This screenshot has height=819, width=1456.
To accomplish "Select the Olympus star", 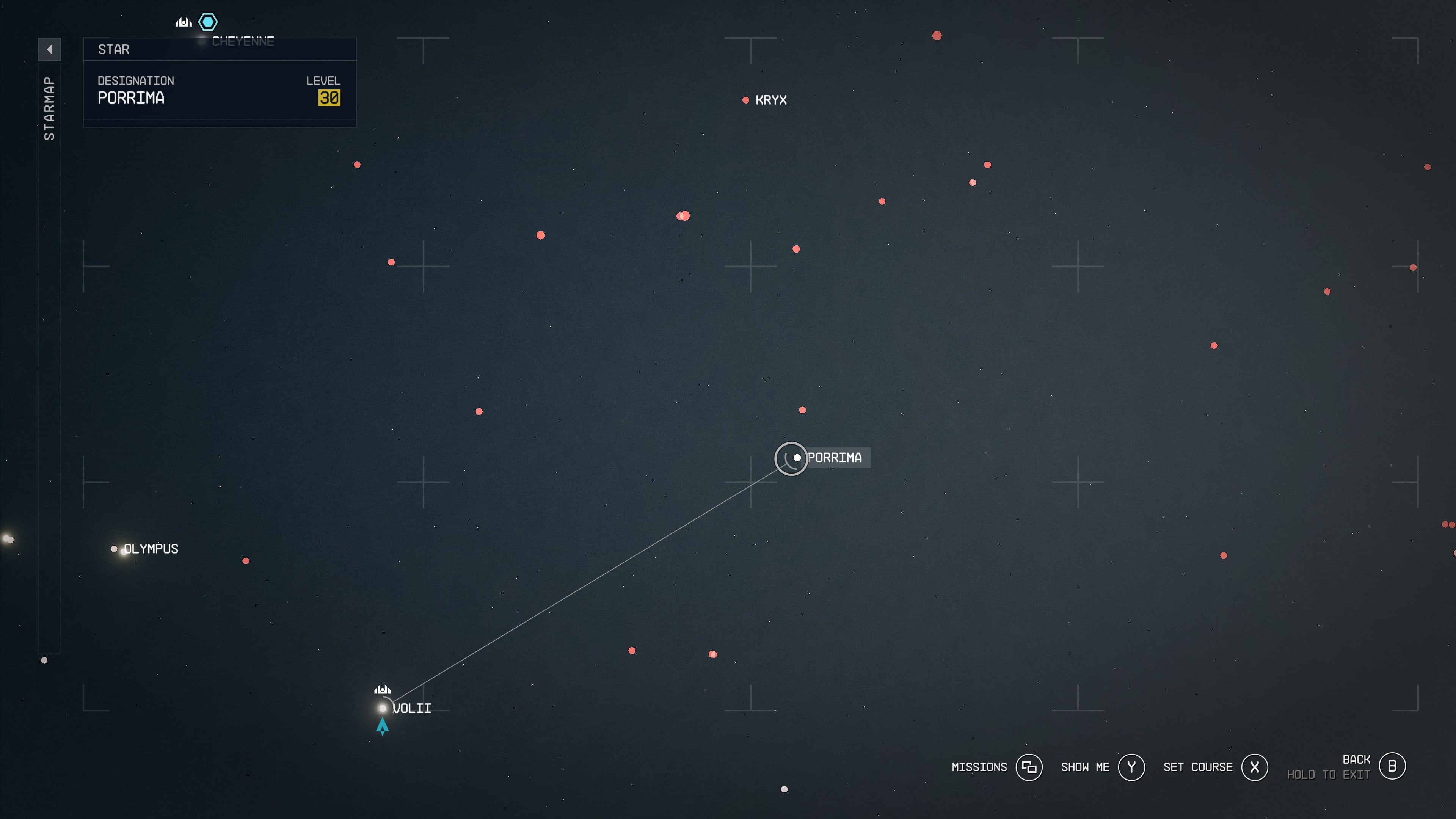I will coord(114,548).
